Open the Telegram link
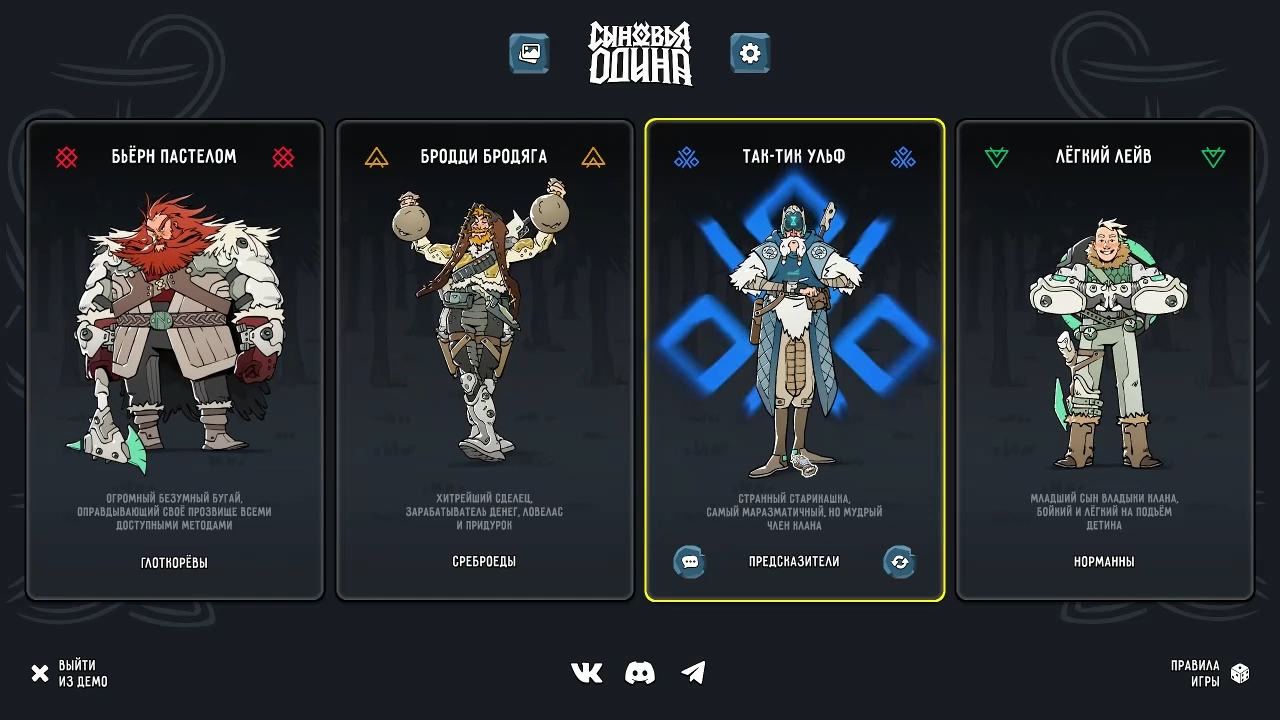 pyautogui.click(x=693, y=673)
